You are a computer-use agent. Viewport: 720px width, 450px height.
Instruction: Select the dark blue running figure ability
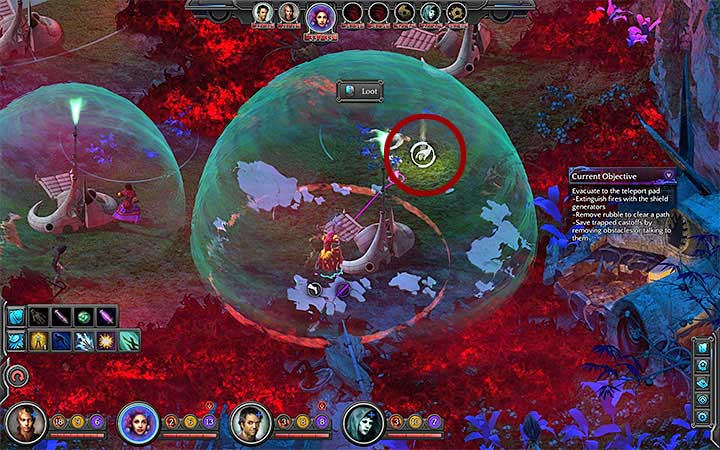click(x=62, y=341)
